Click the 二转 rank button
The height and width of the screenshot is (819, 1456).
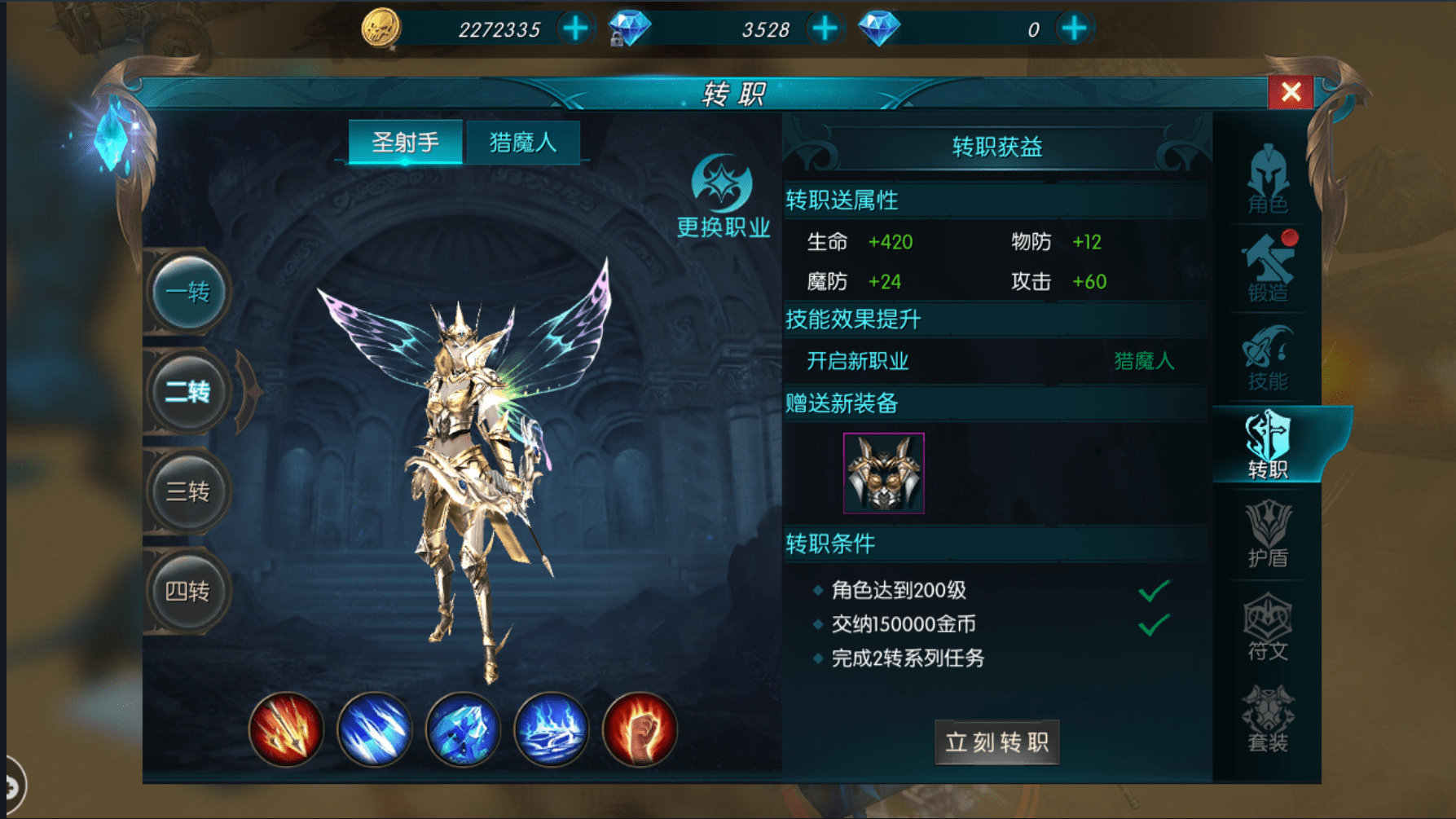click(188, 392)
